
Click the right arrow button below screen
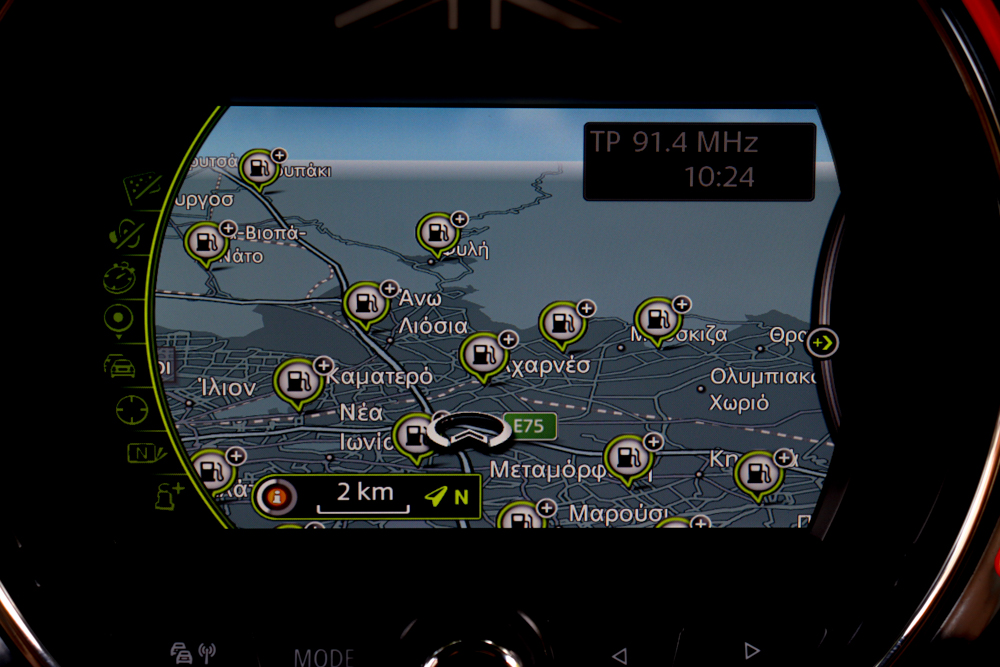click(x=752, y=652)
